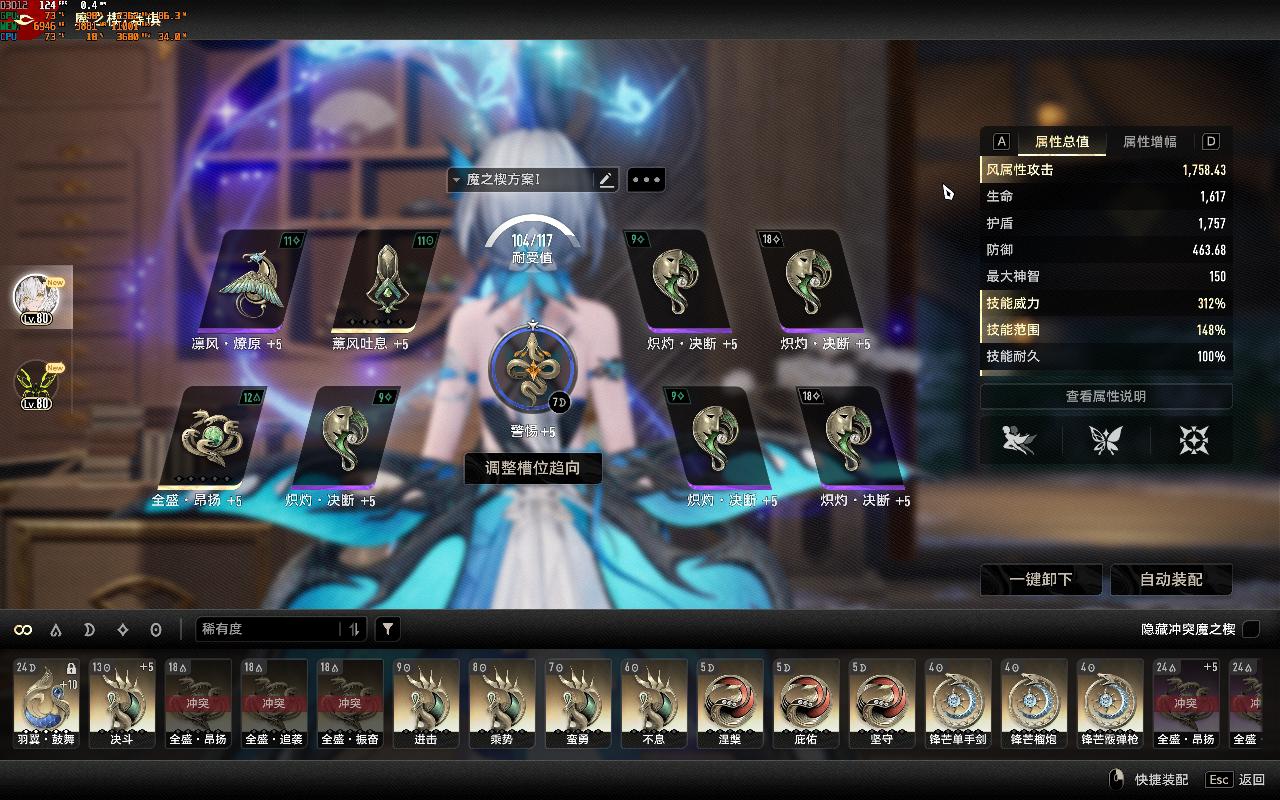
Task: Select the equipped 凛风·燎原 wedge slot
Action: click(250, 282)
